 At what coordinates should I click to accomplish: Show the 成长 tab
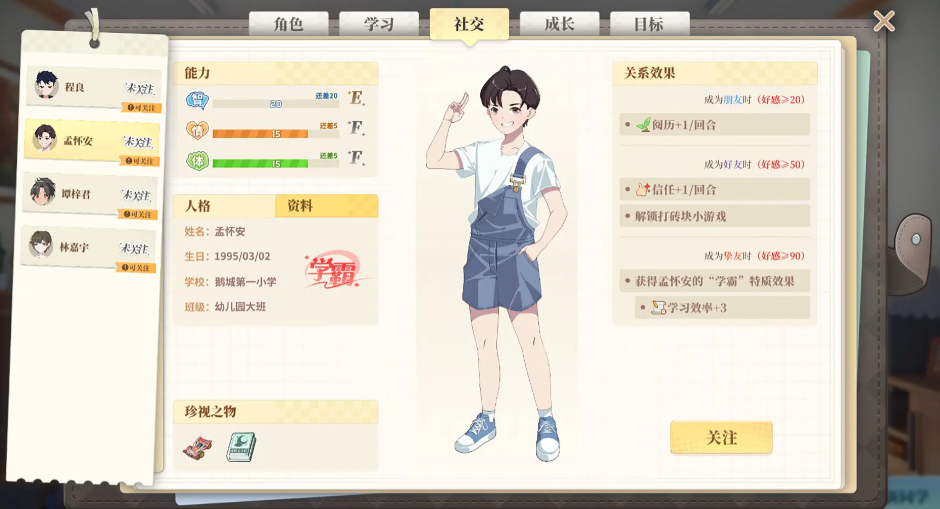click(559, 24)
